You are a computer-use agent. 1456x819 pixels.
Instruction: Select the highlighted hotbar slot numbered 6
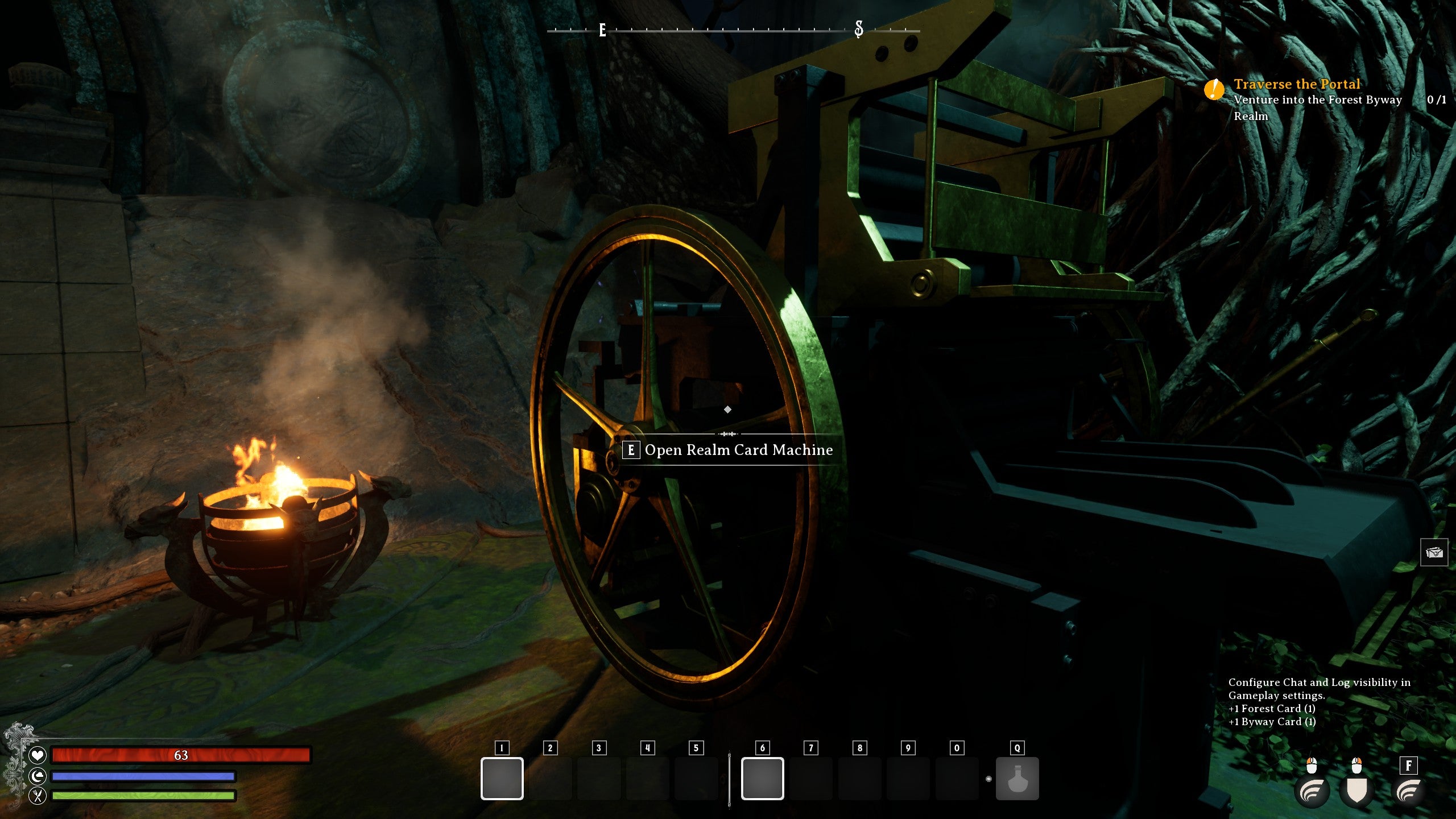coord(762,778)
